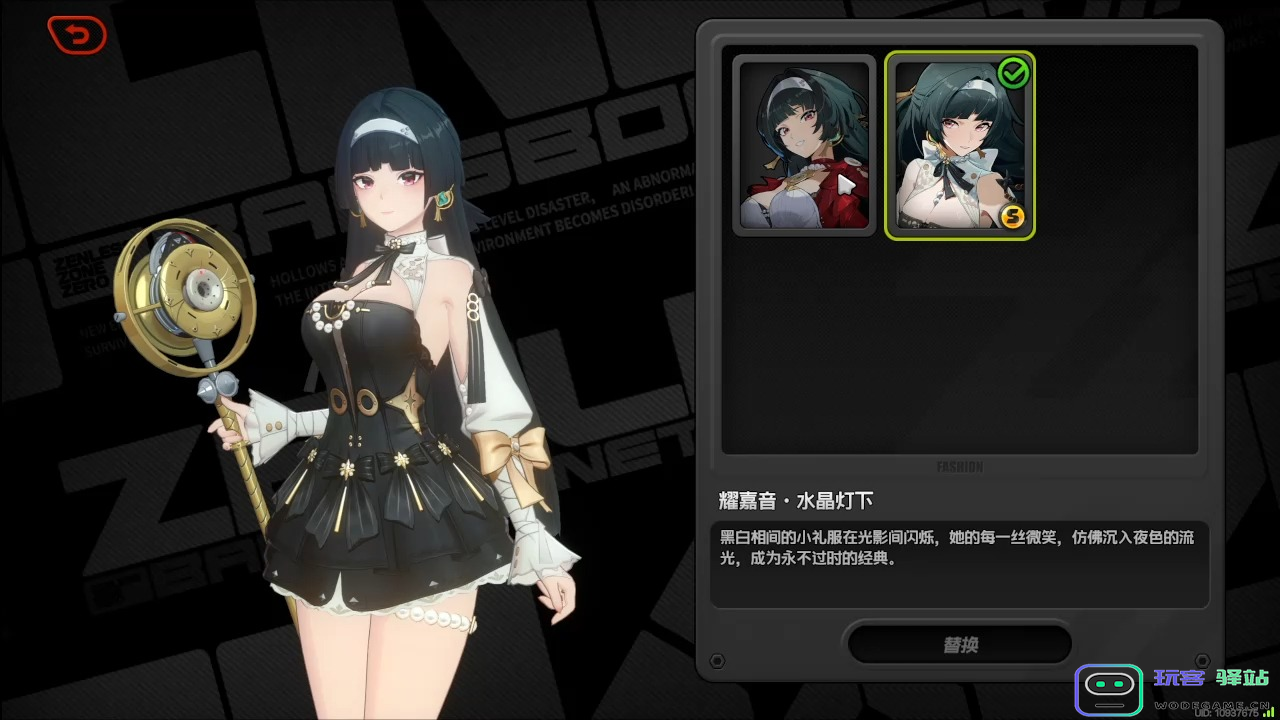Choose the equipped white outfit thumbnail
This screenshot has height=720, width=1280.
[959, 145]
